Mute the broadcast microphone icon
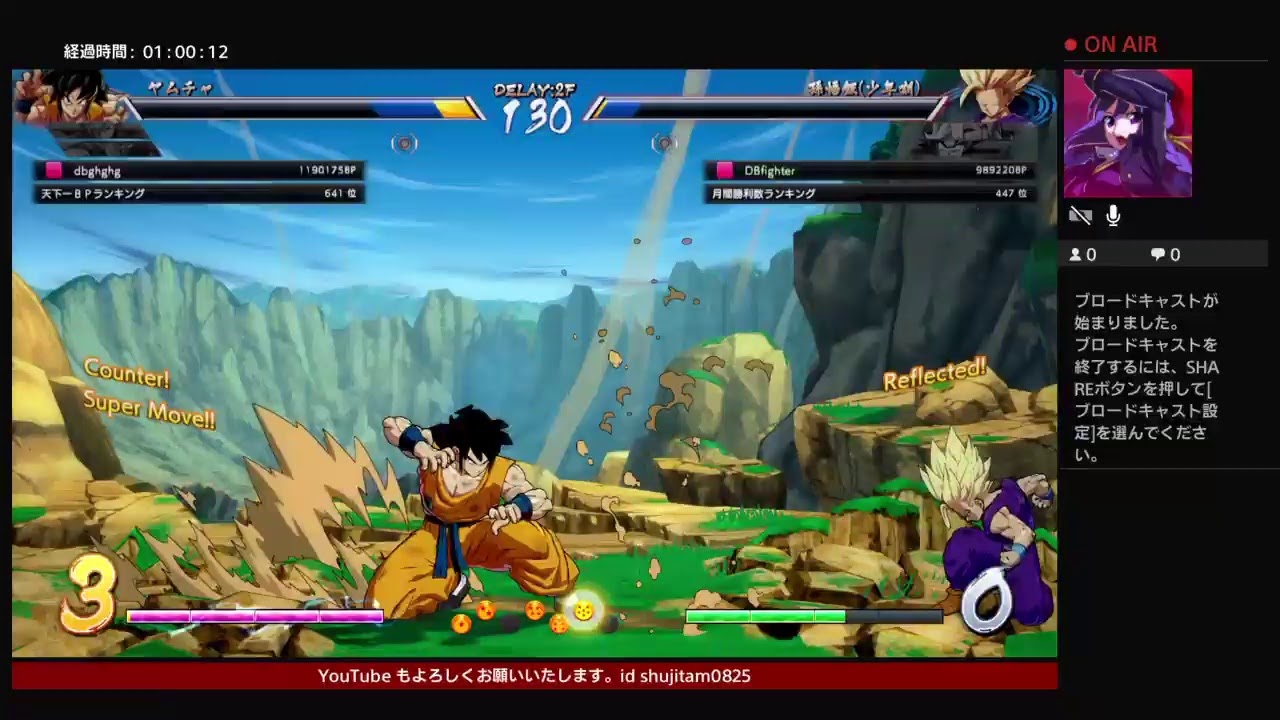This screenshot has height=720, width=1280. coord(1112,215)
